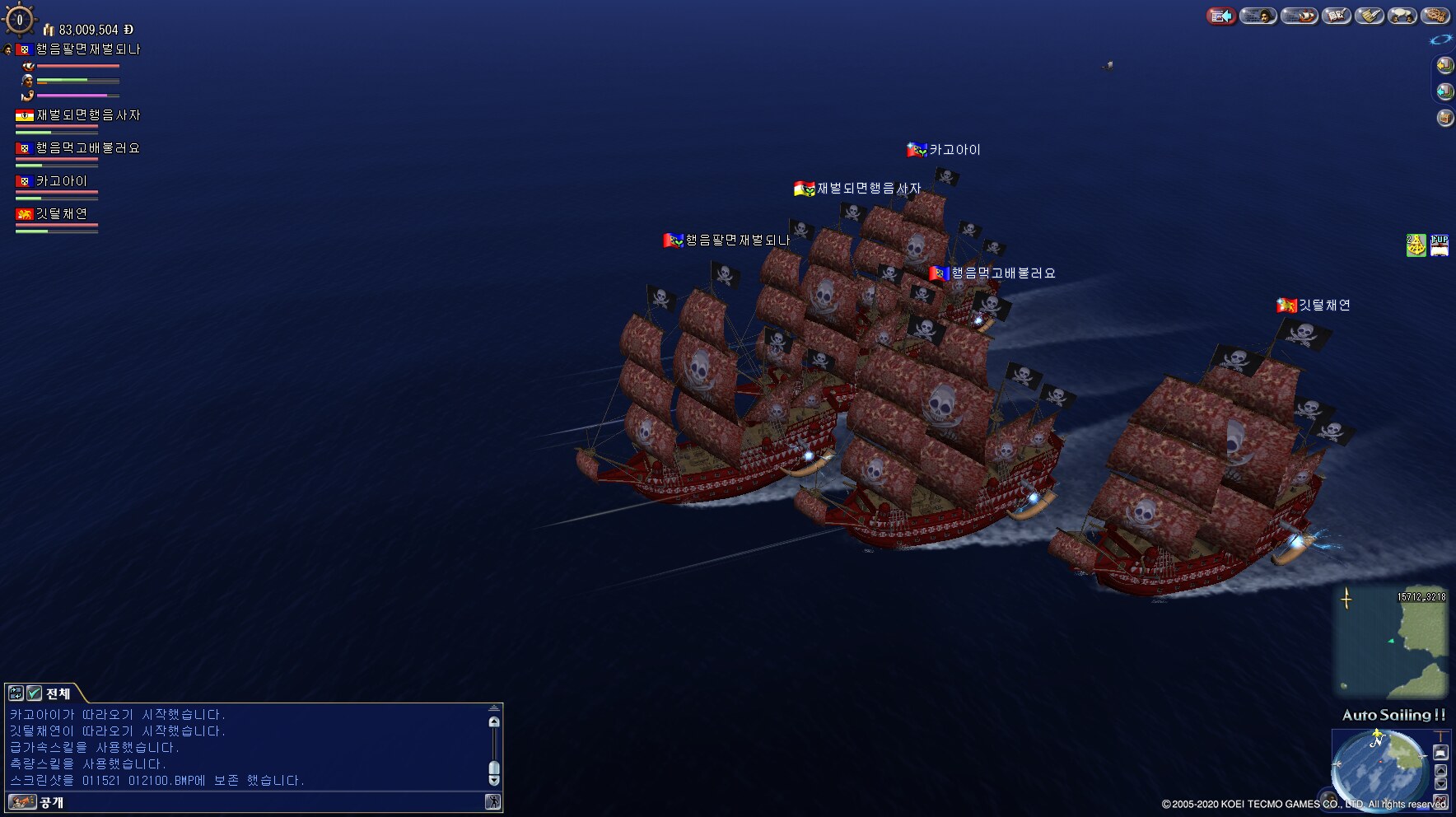The width and height of the screenshot is (1456, 817).
Task: Open the ship information menu
Action: 1300,16
